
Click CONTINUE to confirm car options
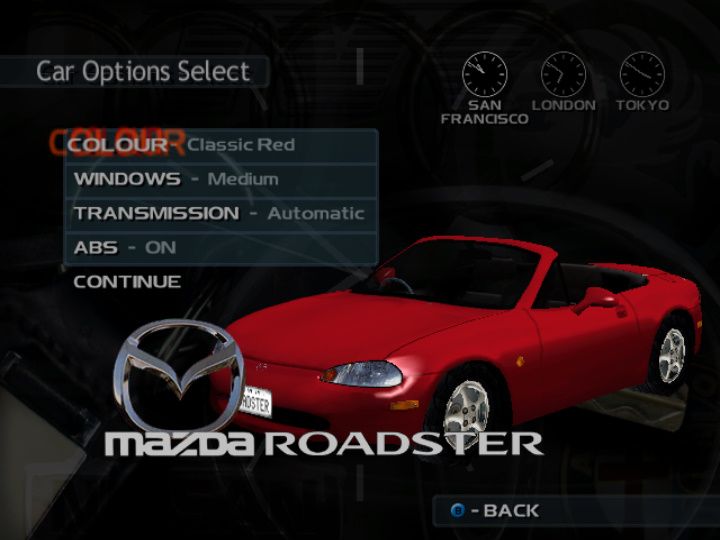coord(127,282)
